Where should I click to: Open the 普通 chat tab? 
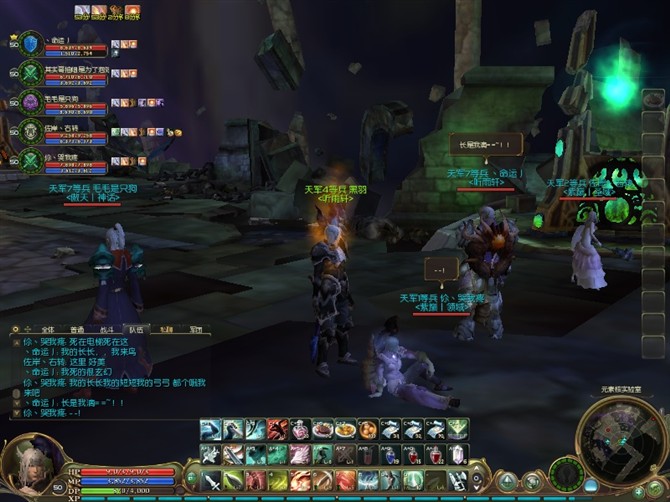[x=77, y=329]
